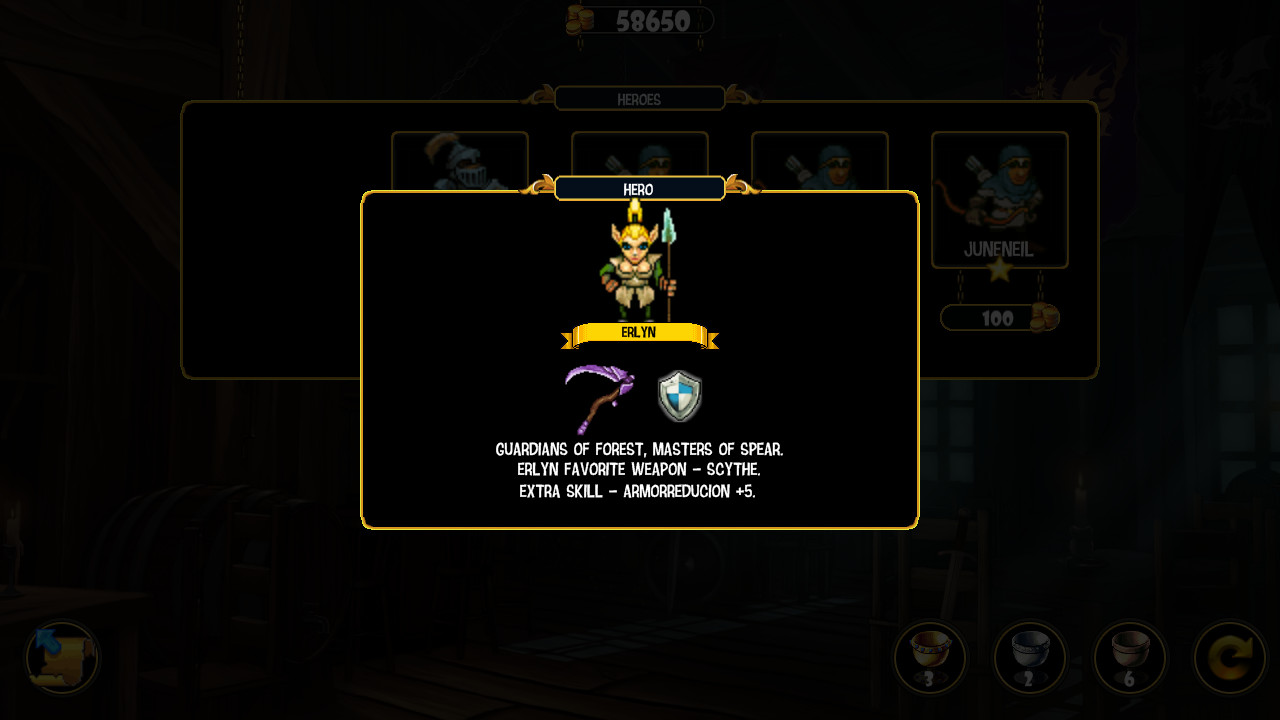Click the hero description text area
Screen dimensions: 1280x720
(639, 470)
